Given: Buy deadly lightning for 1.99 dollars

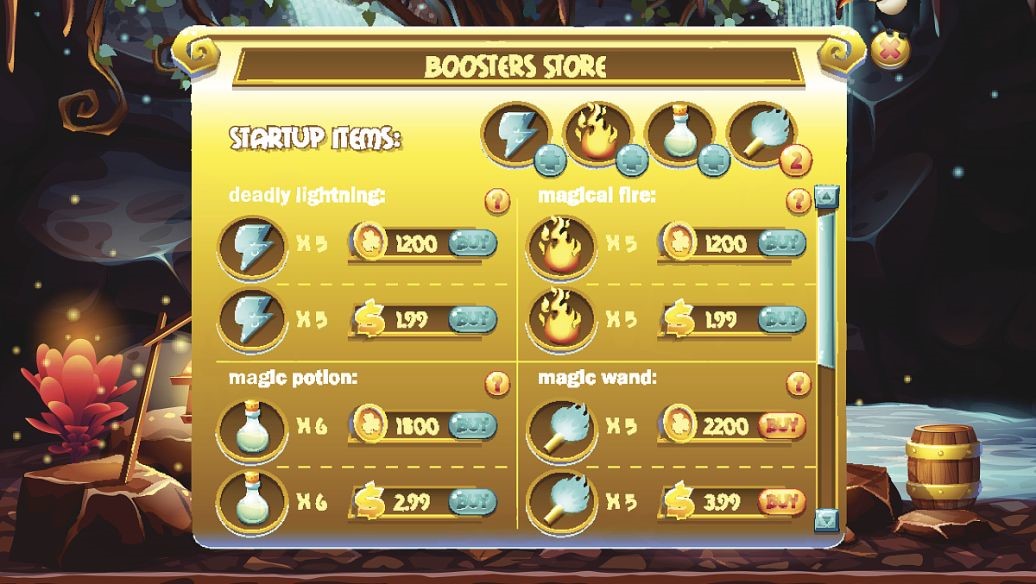Looking at the screenshot, I should [x=472, y=319].
